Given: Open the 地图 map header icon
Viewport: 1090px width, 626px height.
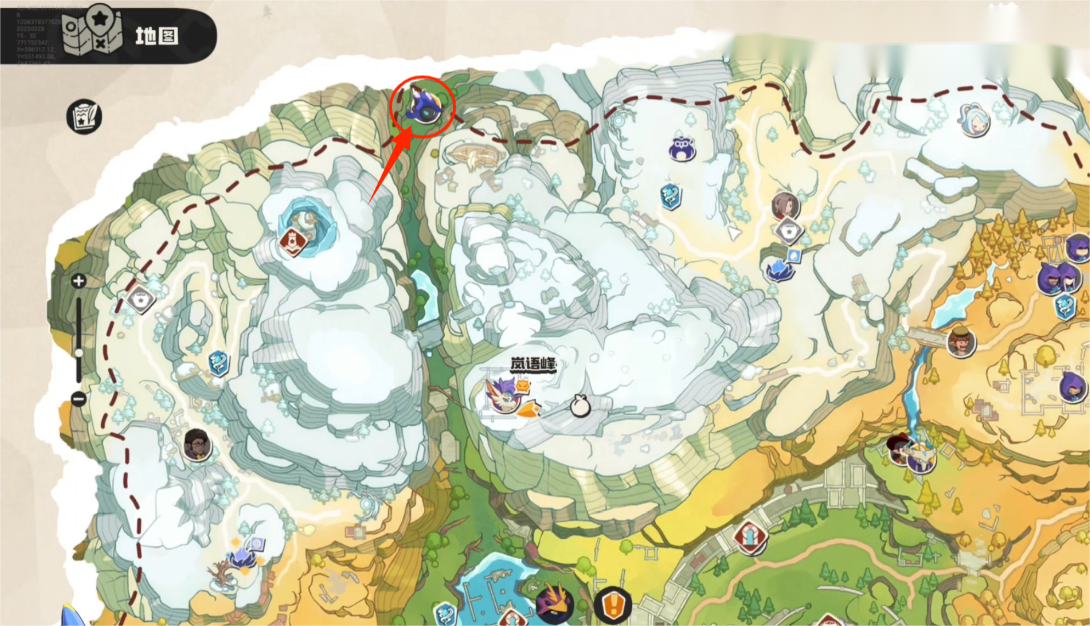Looking at the screenshot, I should tap(92, 35).
